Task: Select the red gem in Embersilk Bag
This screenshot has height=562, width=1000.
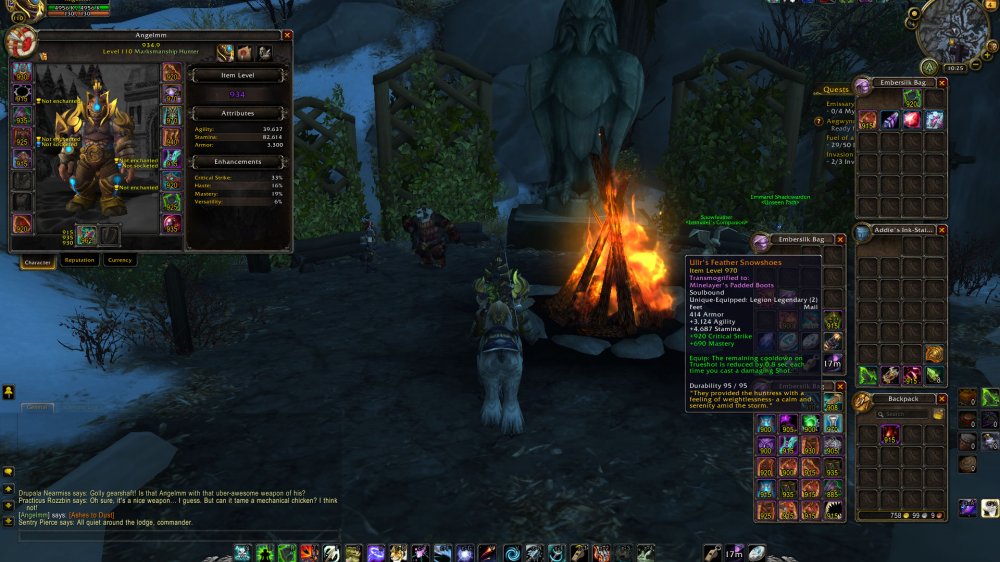Action: click(911, 120)
